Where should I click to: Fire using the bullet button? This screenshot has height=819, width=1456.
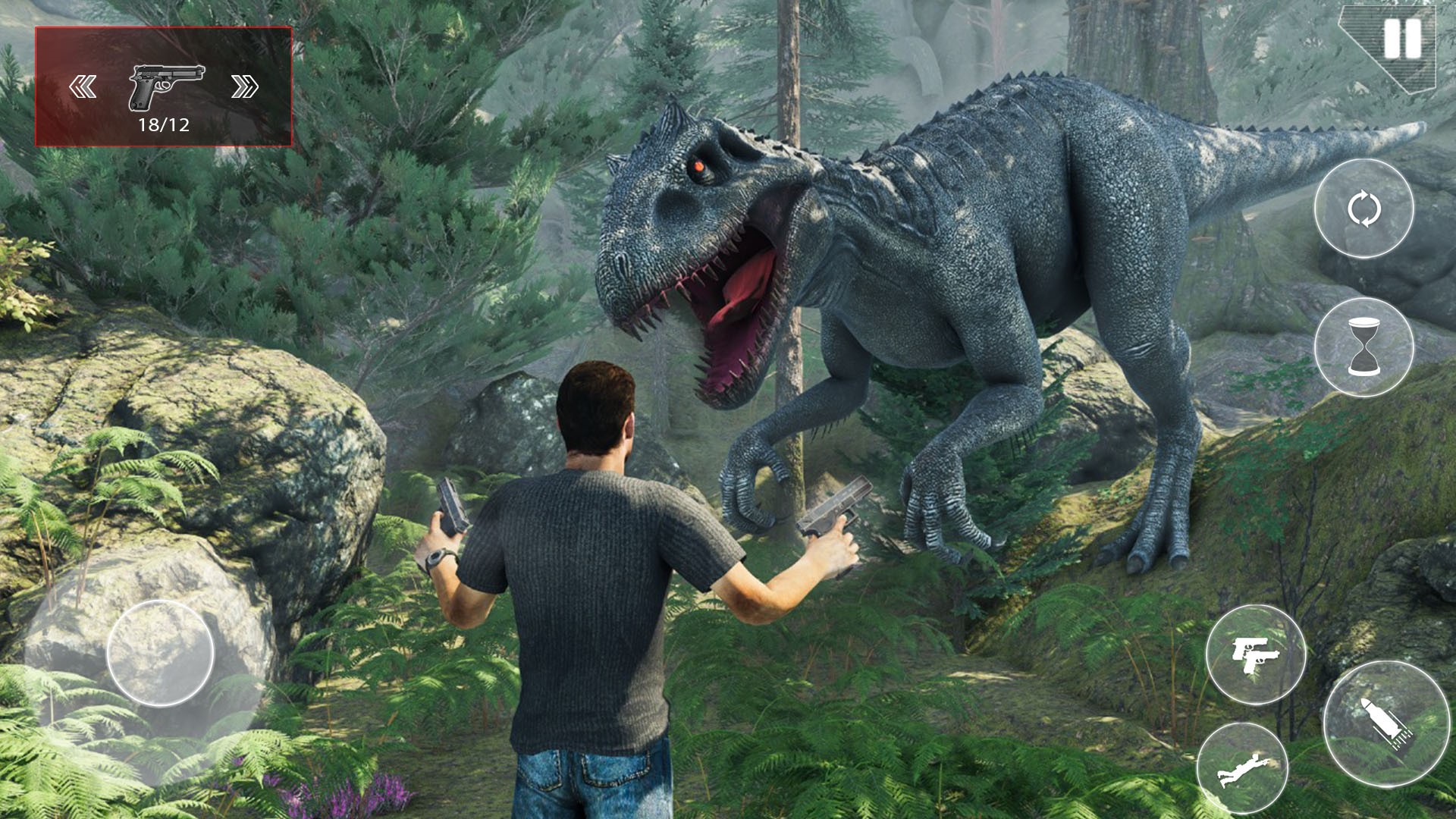coord(1386,723)
